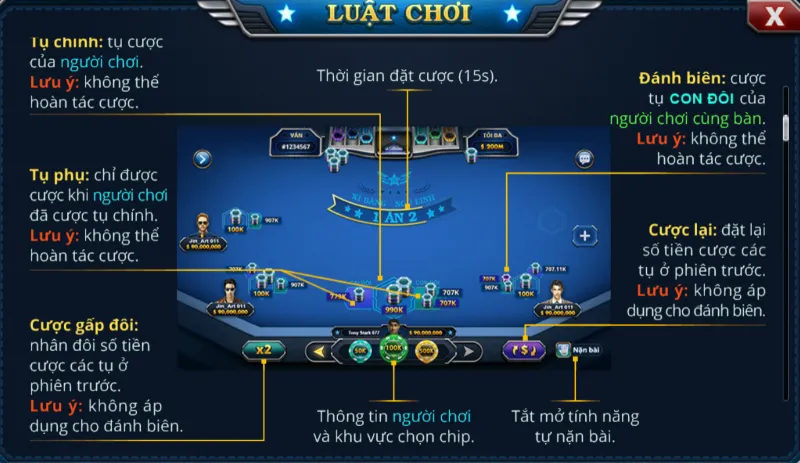Tap the purple rebet dollar button
The height and width of the screenshot is (463, 800).
pyautogui.click(x=523, y=350)
